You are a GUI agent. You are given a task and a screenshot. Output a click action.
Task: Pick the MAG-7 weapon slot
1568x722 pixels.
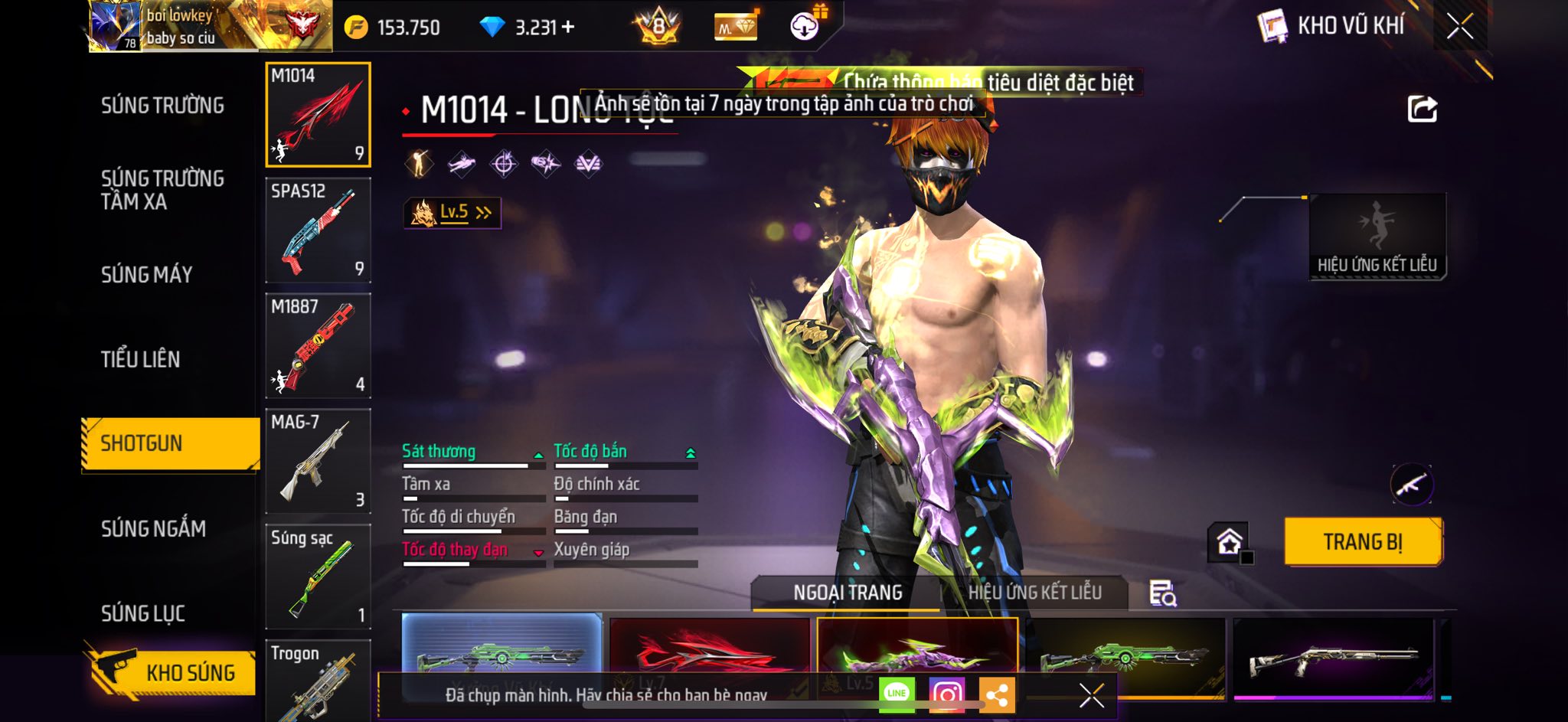tap(318, 461)
